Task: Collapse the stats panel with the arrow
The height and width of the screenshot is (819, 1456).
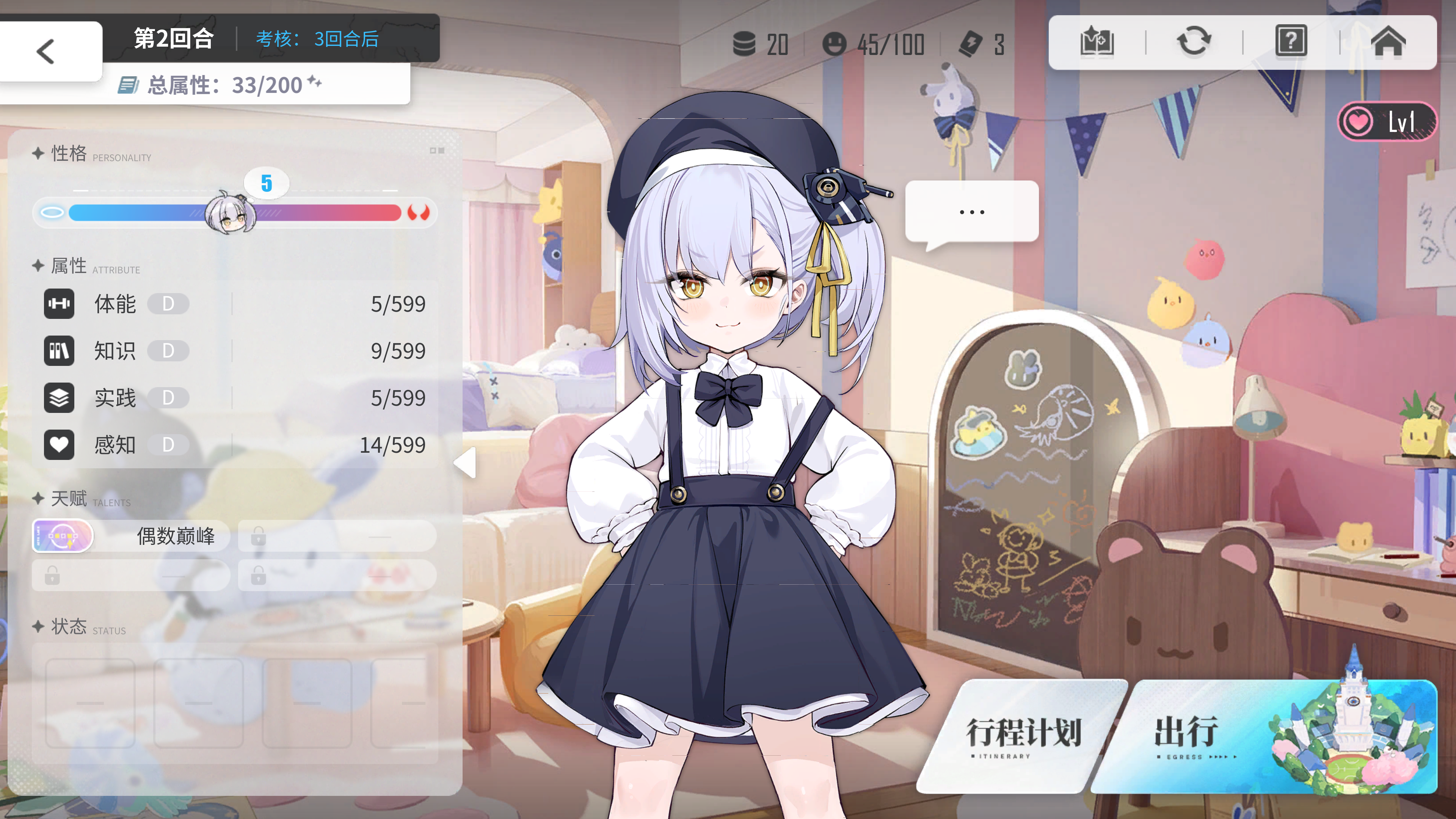Action: tap(466, 462)
